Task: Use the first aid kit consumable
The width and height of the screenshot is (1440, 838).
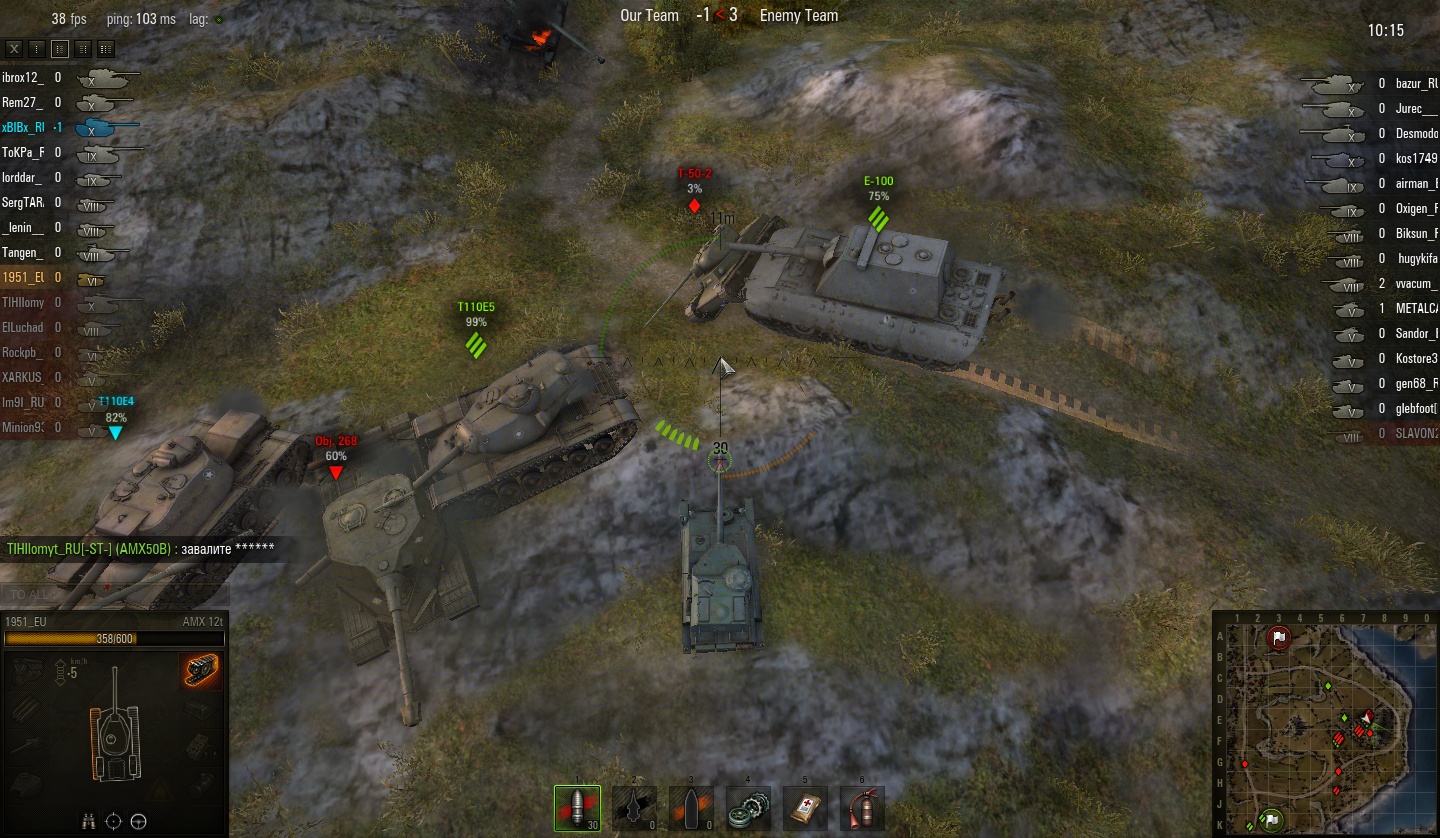Action: click(x=805, y=807)
